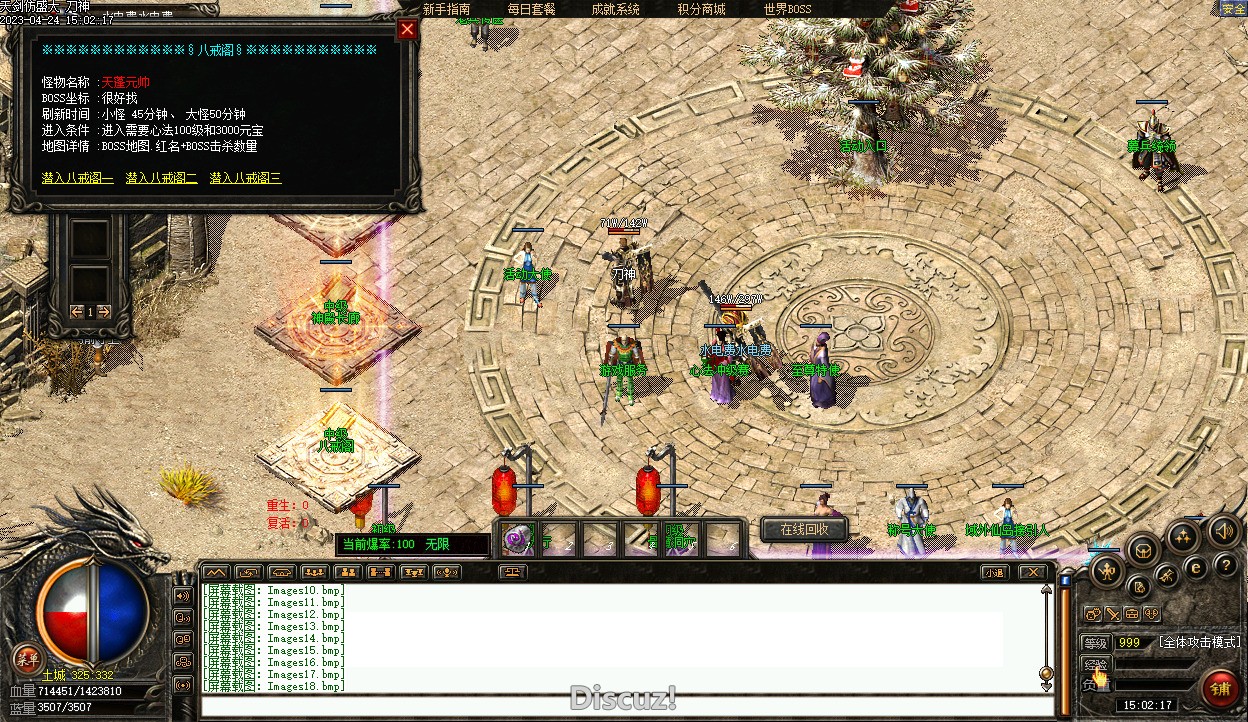Show the 成就系统 menu
The height and width of the screenshot is (722, 1248).
click(615, 9)
